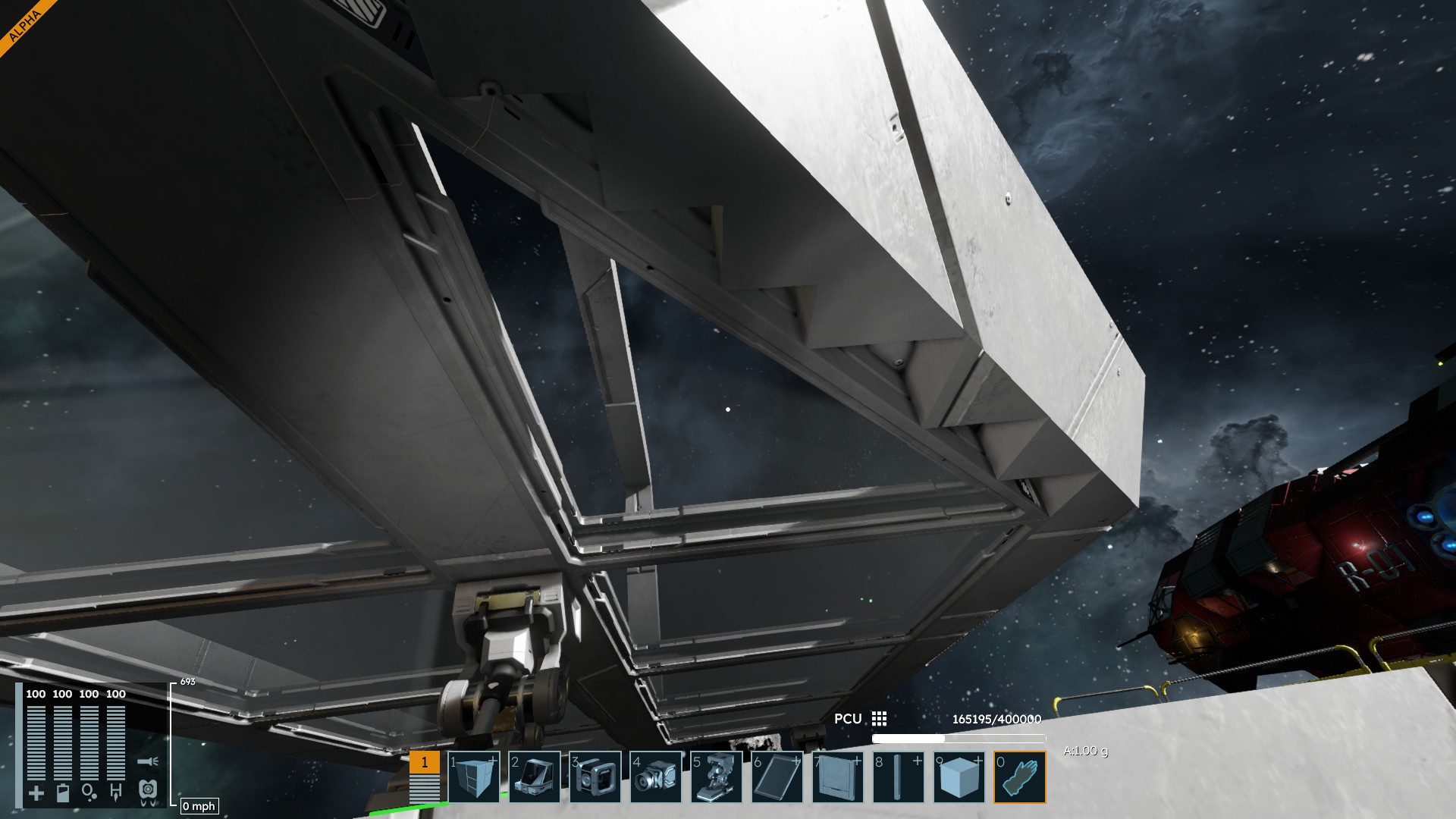Choose the square-framed block in slot 3
Viewport: 1456px width, 819px height.
595,777
